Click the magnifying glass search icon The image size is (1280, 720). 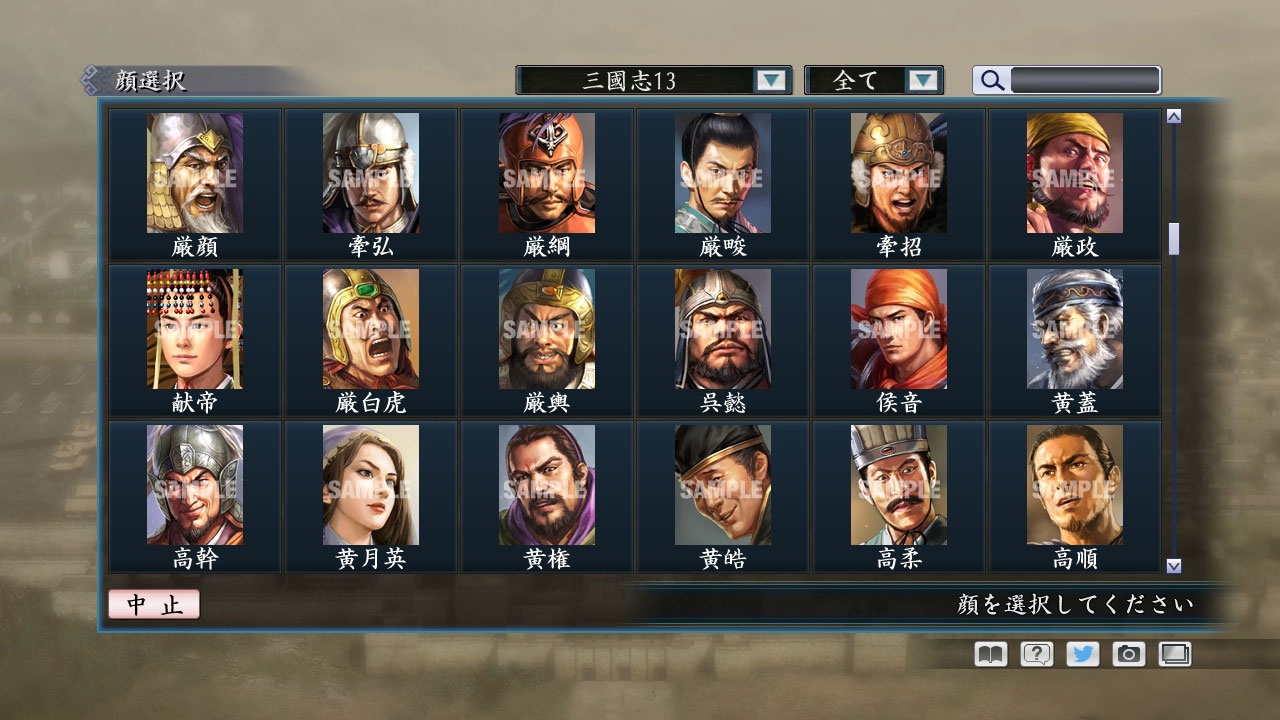point(991,80)
